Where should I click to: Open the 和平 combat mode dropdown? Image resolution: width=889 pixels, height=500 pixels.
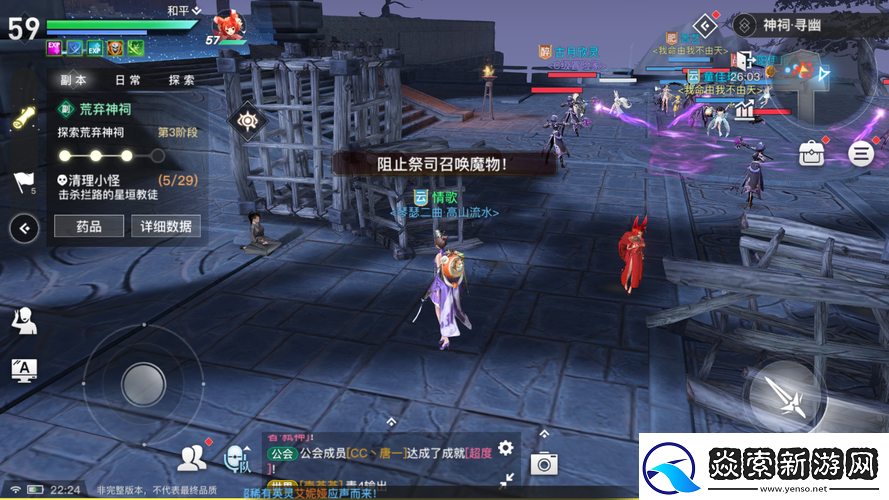click(x=183, y=9)
